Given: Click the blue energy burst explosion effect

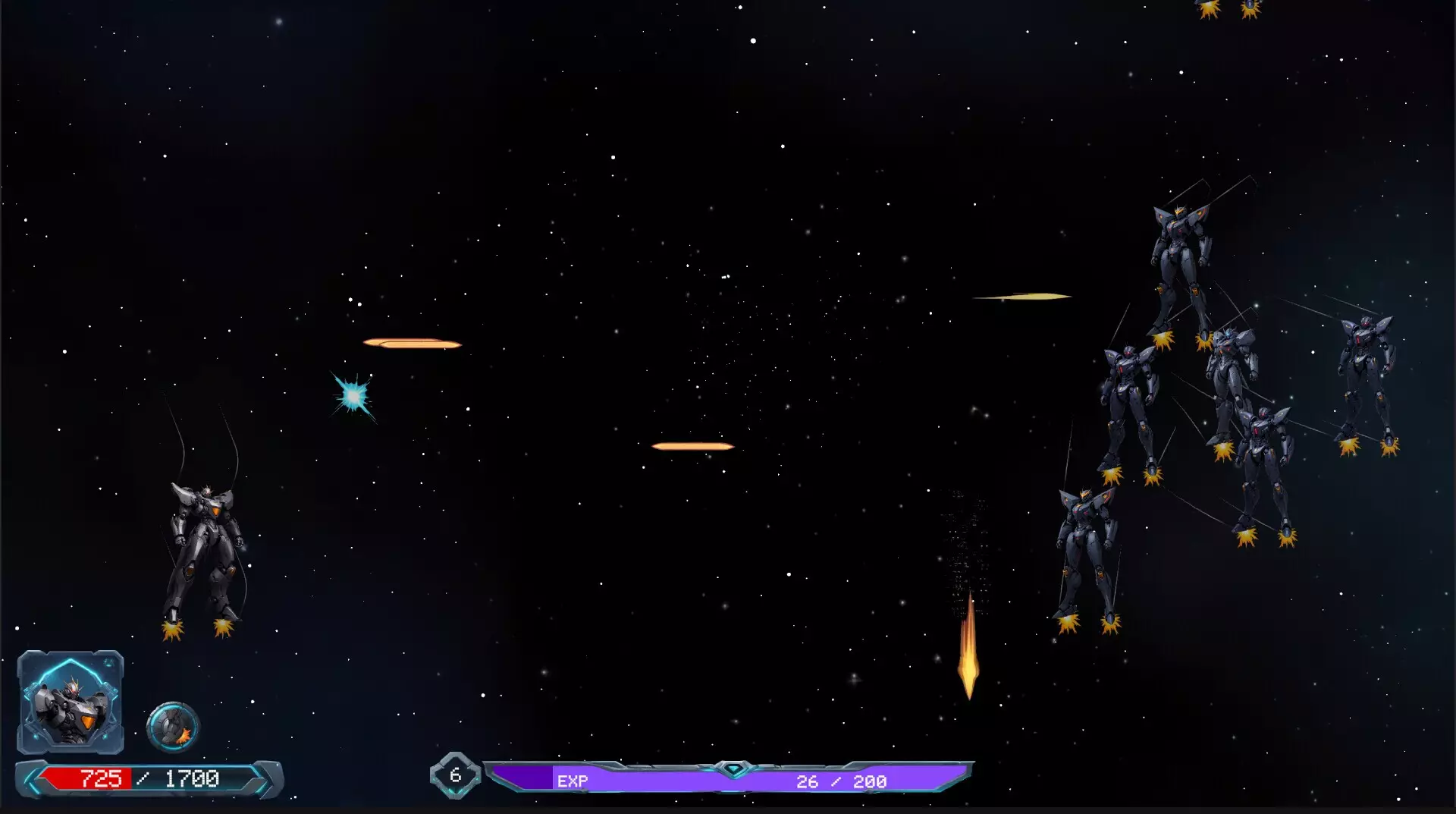Looking at the screenshot, I should (x=352, y=397).
